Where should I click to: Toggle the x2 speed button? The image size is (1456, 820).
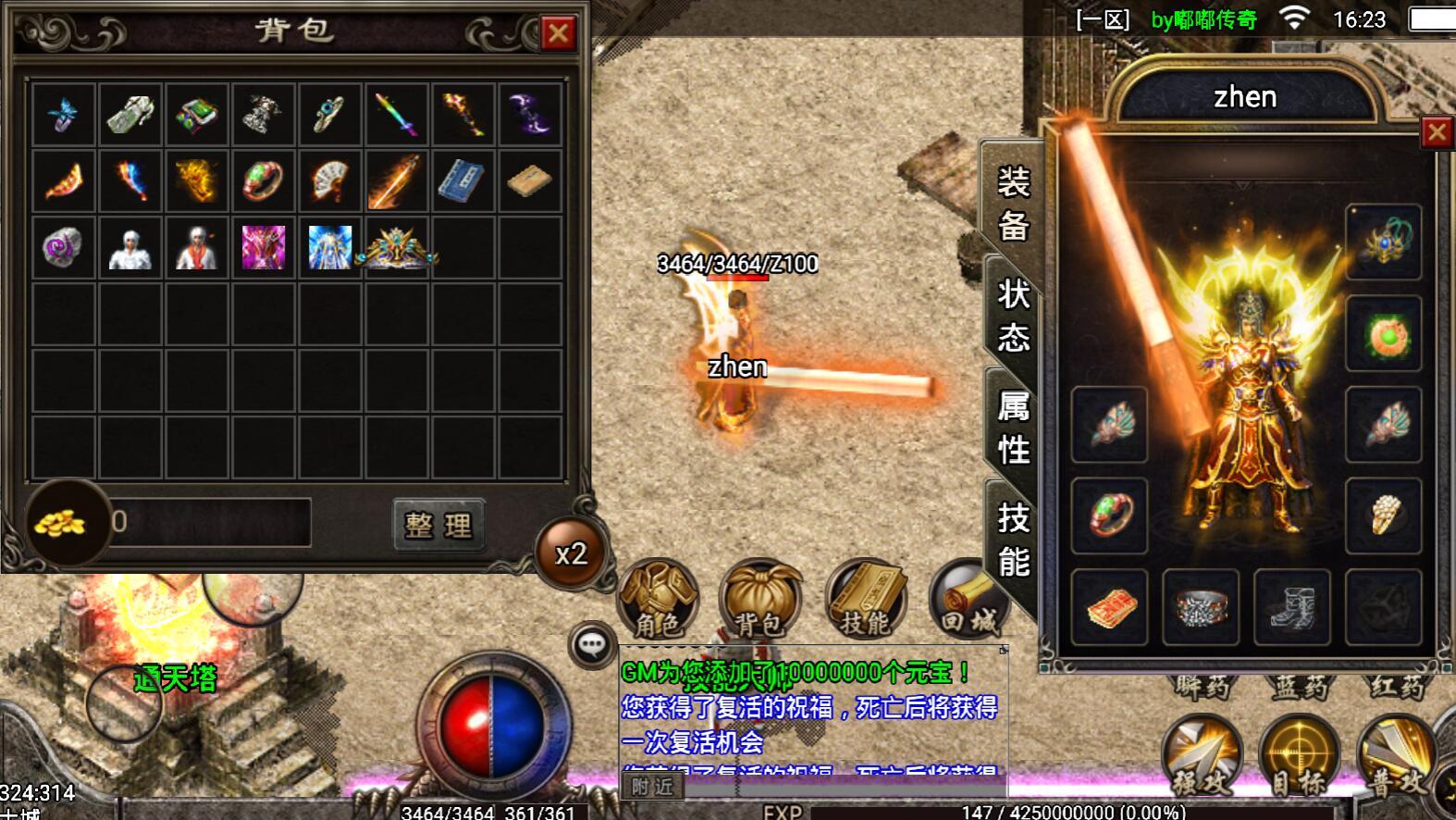tap(571, 554)
